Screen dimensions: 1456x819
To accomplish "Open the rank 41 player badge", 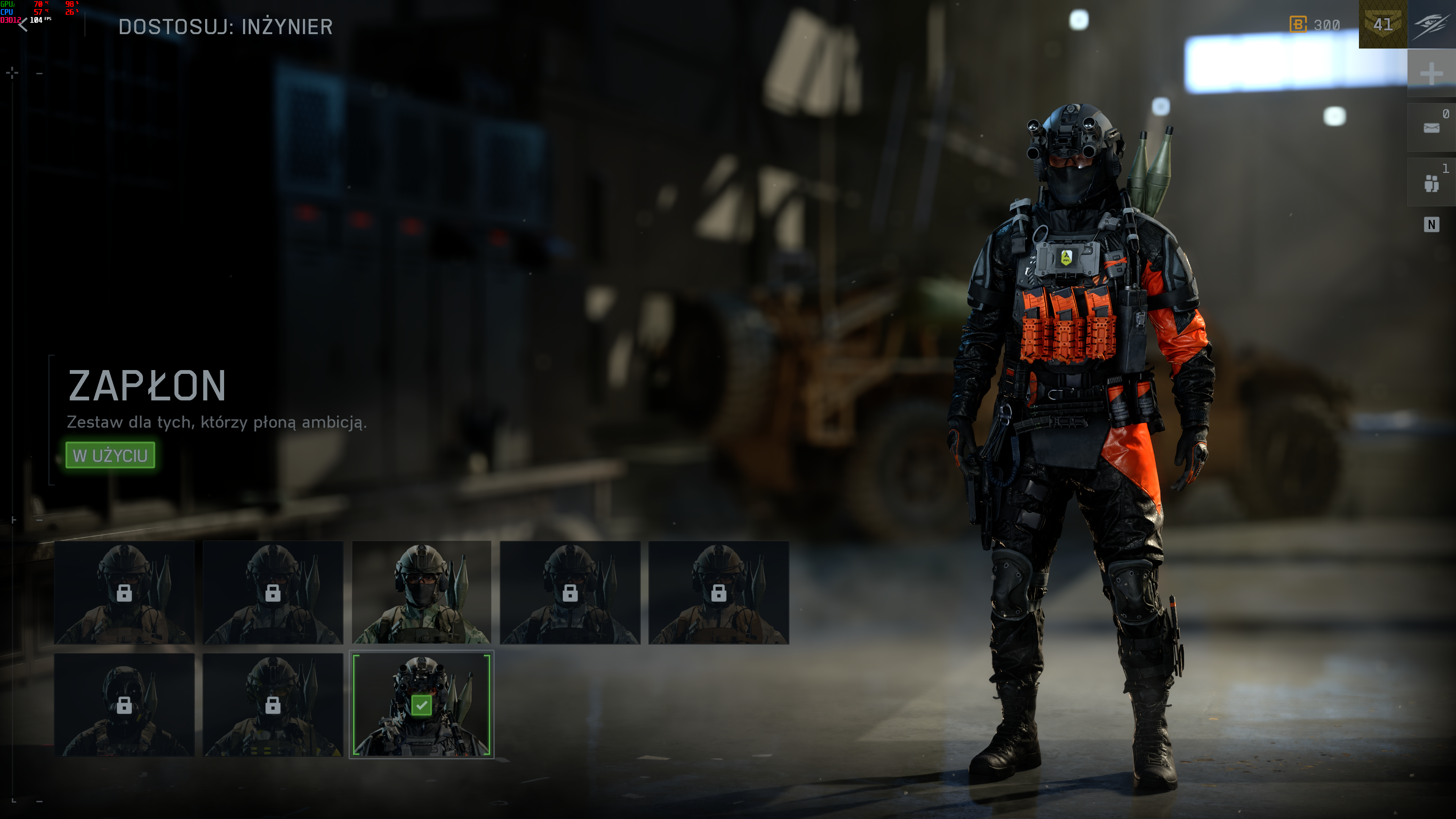I will [x=1382, y=24].
